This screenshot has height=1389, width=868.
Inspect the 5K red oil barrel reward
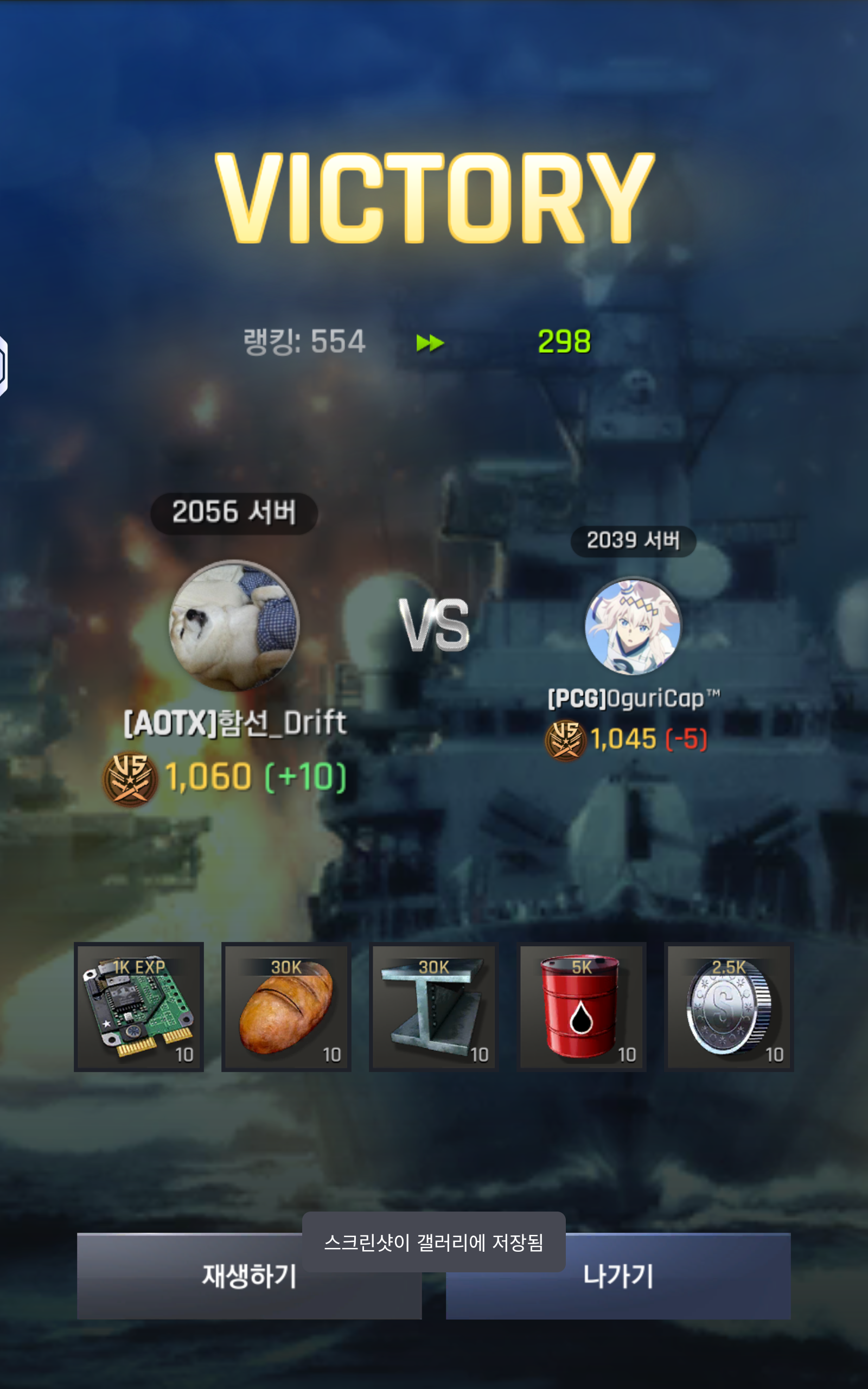[x=582, y=1006]
